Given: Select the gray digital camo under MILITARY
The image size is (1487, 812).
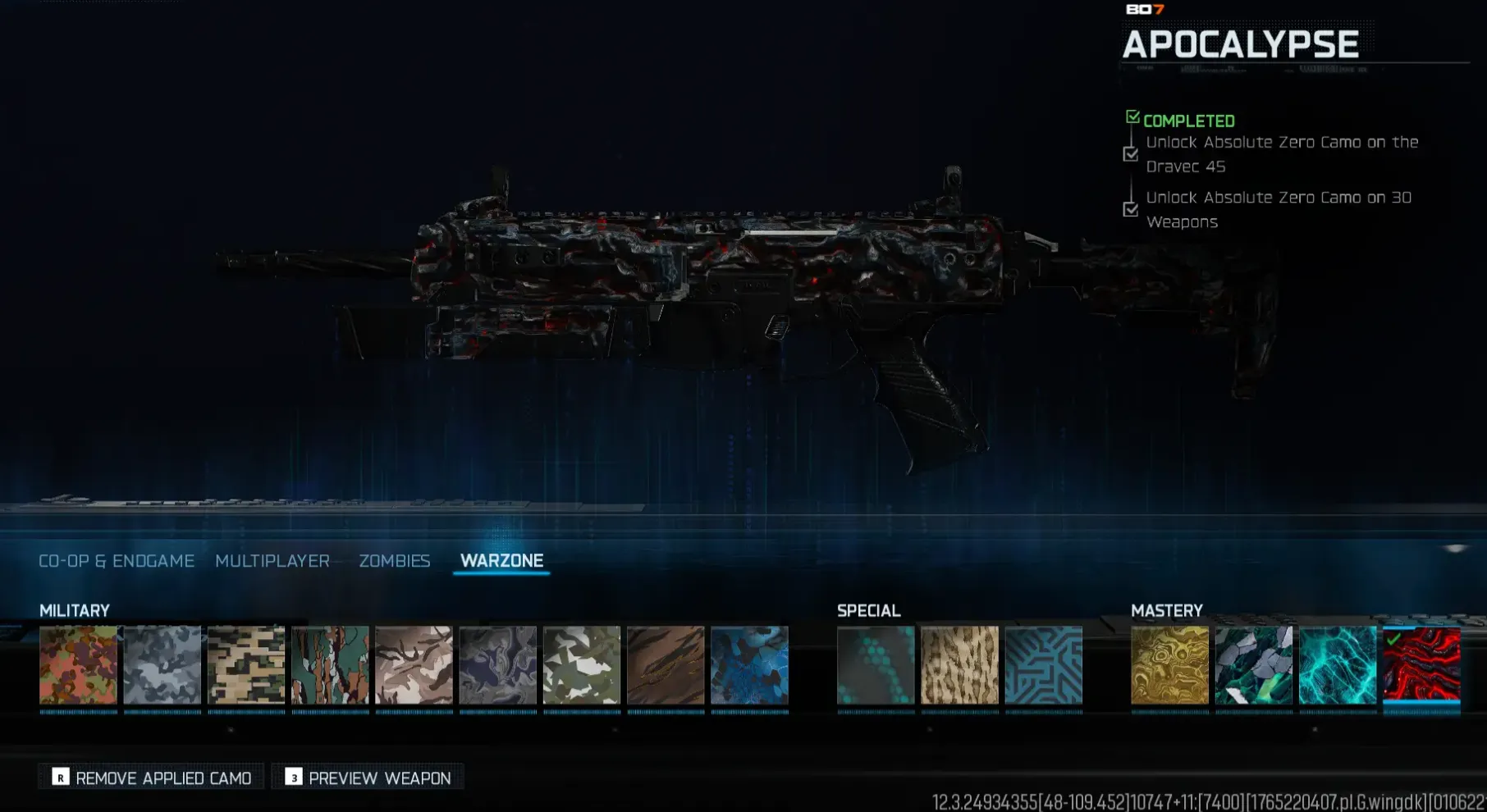Looking at the screenshot, I should 162,664.
